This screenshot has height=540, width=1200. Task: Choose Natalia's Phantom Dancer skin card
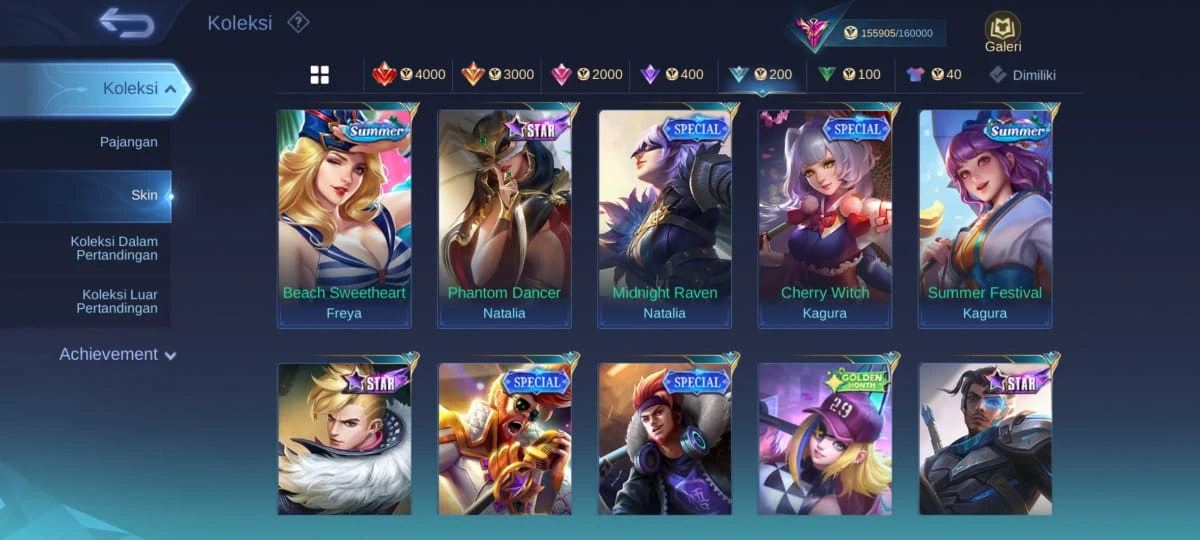tap(504, 218)
